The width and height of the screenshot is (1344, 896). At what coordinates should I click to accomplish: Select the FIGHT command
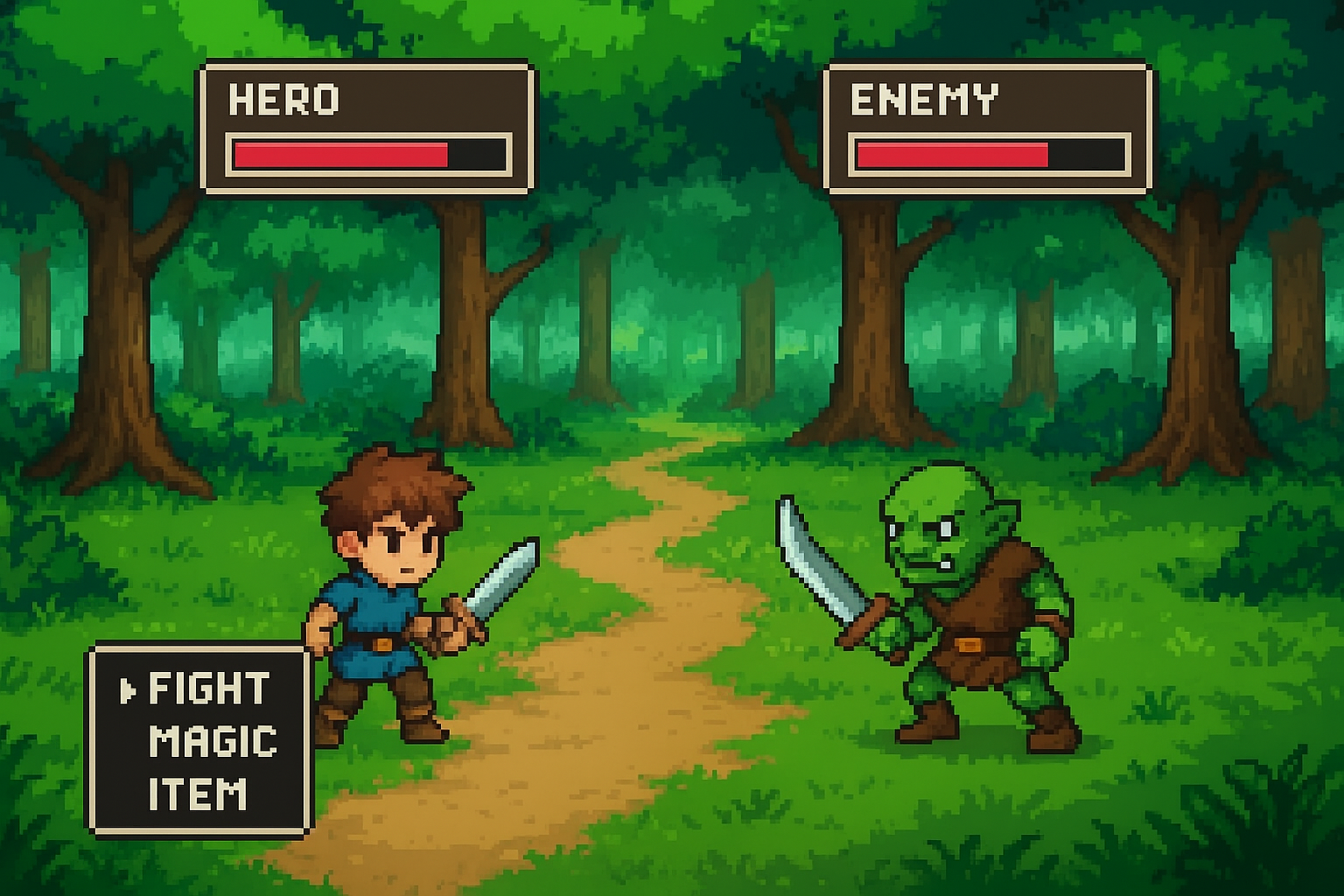click(x=208, y=688)
